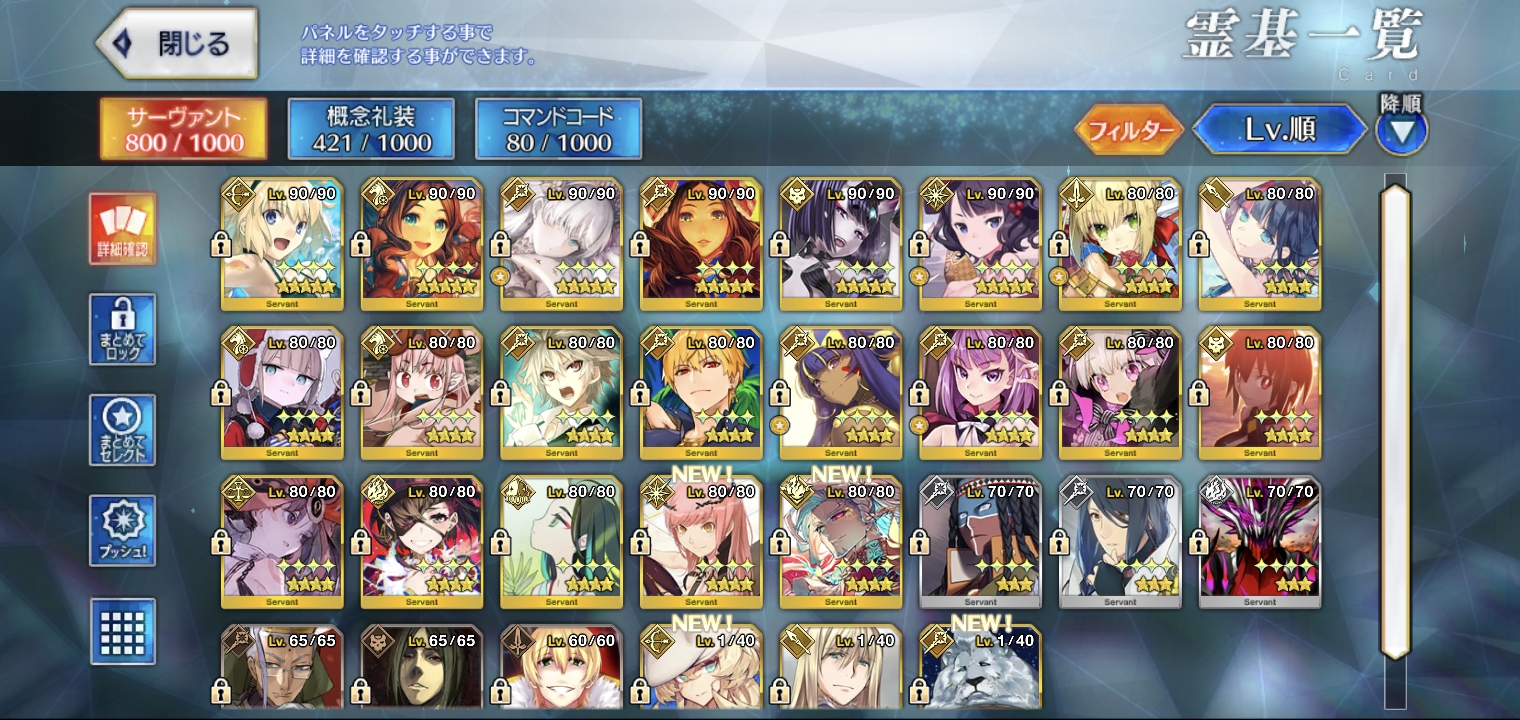Image resolution: width=1520 pixels, height=720 pixels.
Task: Switch to the 概念礼装 tab
Action: (371, 129)
